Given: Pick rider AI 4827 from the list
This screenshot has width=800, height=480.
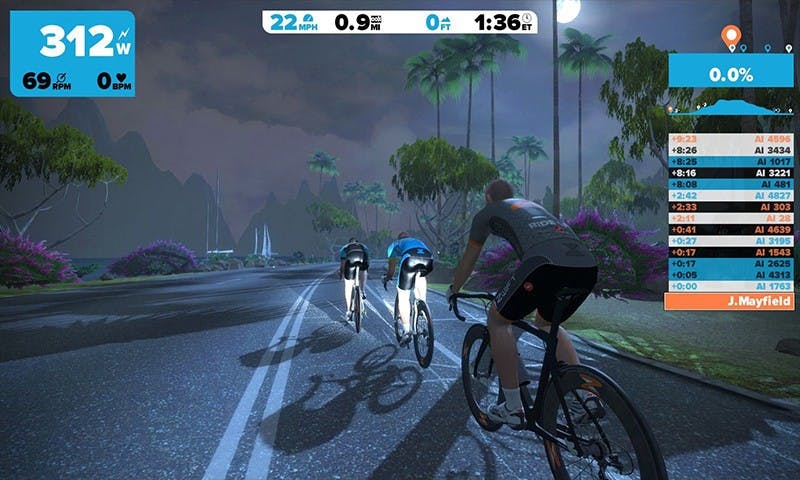Looking at the screenshot, I should coord(730,195).
